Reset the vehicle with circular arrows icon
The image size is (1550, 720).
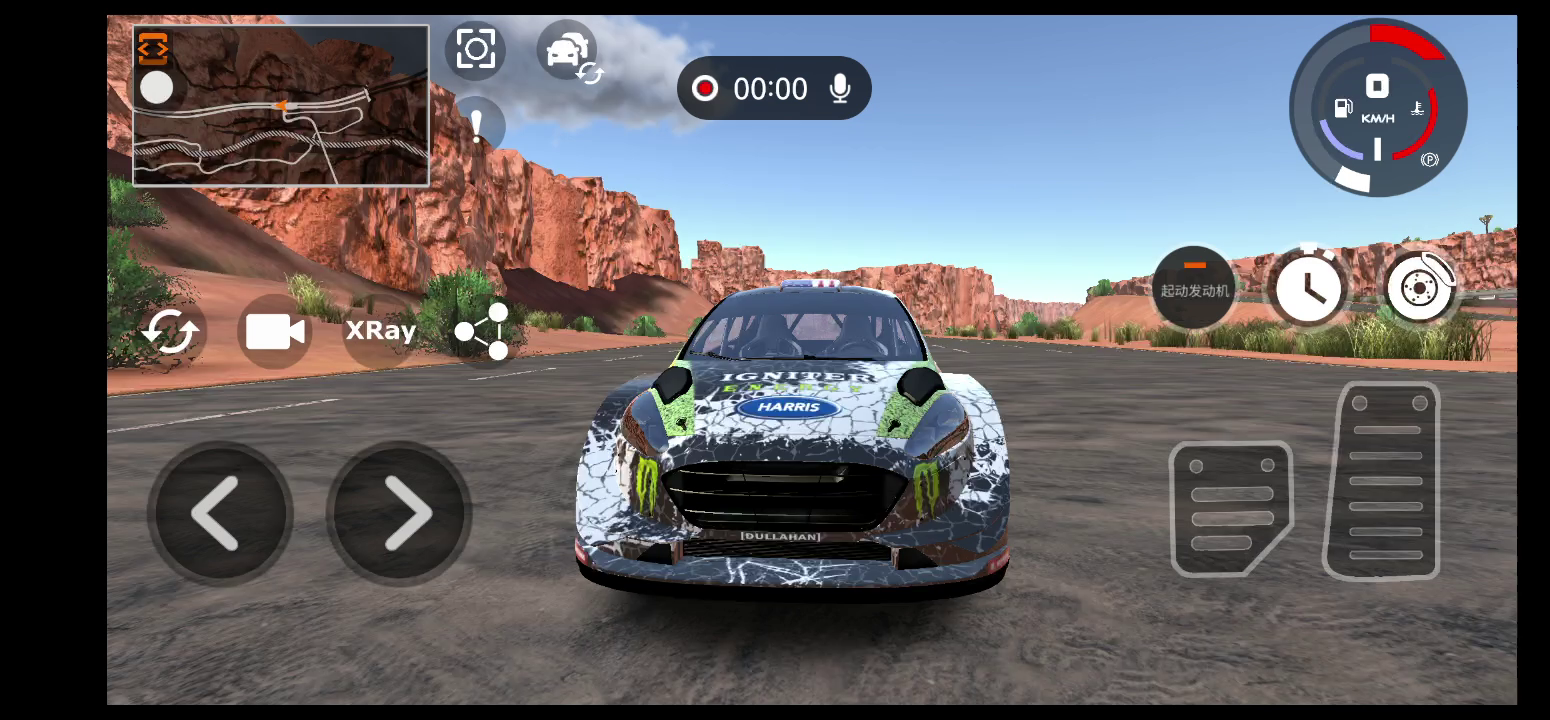170,331
